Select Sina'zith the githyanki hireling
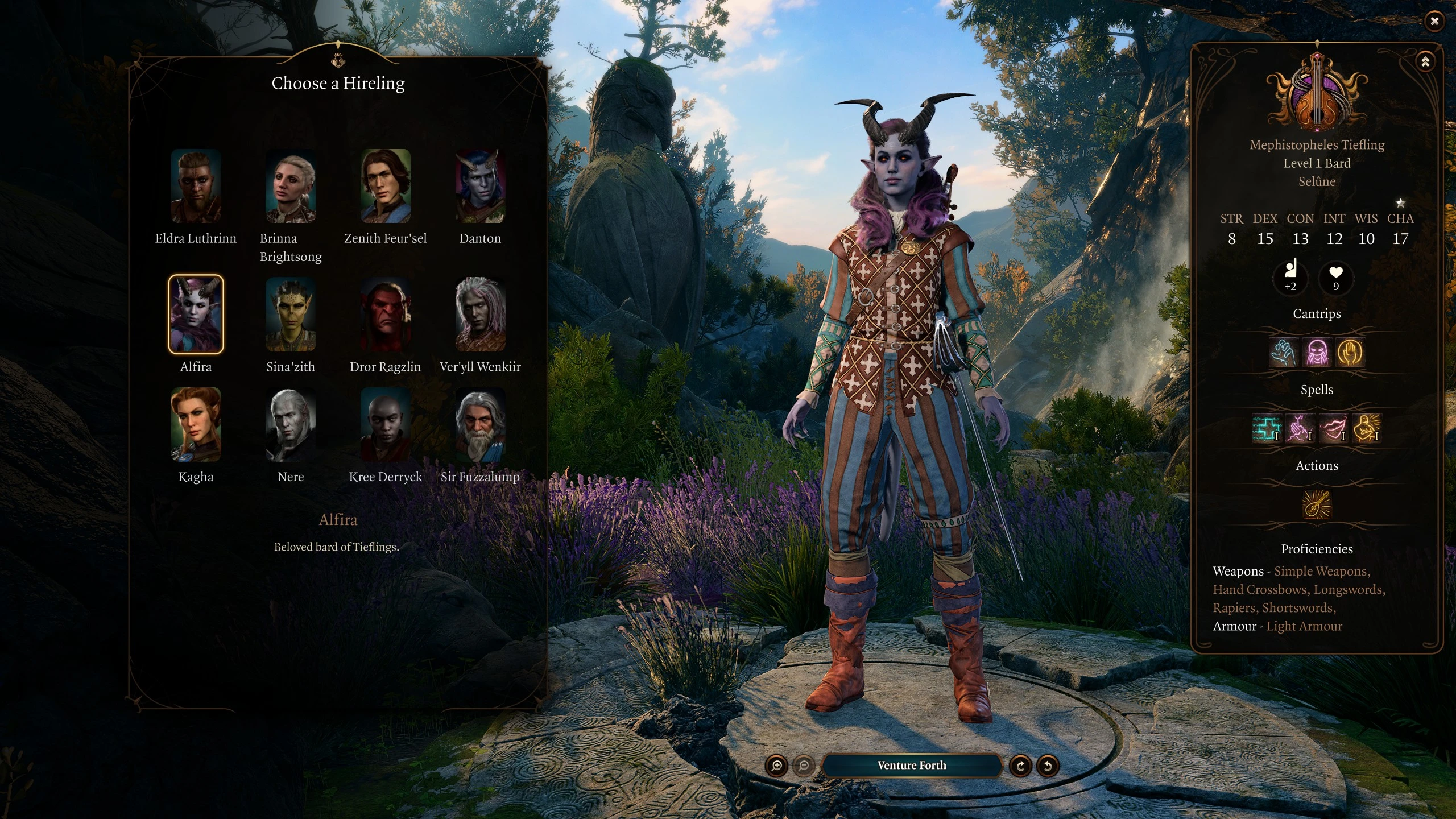Screen dimensions: 1456x819 coord(291,314)
